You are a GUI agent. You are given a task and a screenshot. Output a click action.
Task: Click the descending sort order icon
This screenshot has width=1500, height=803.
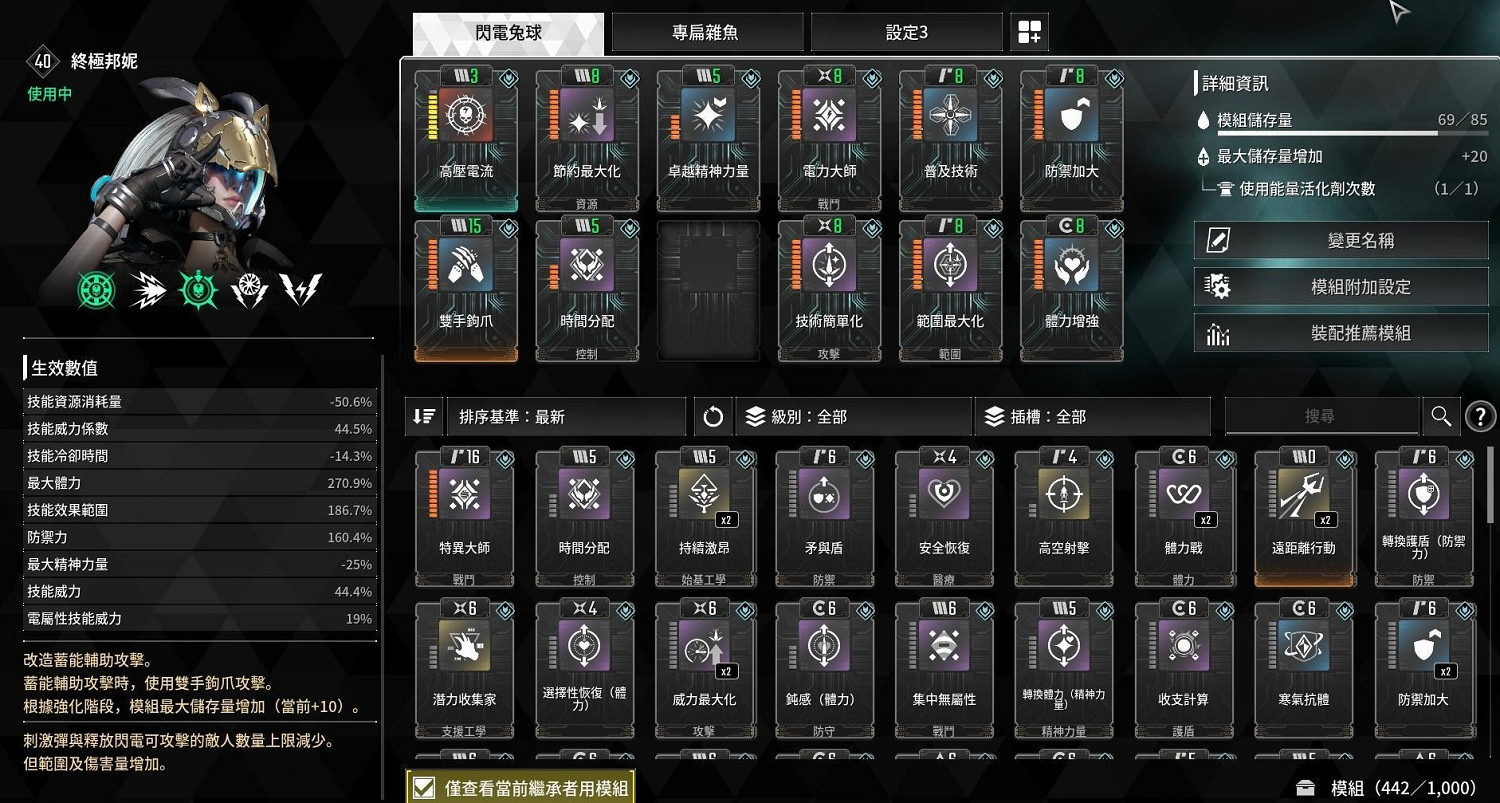(x=424, y=416)
